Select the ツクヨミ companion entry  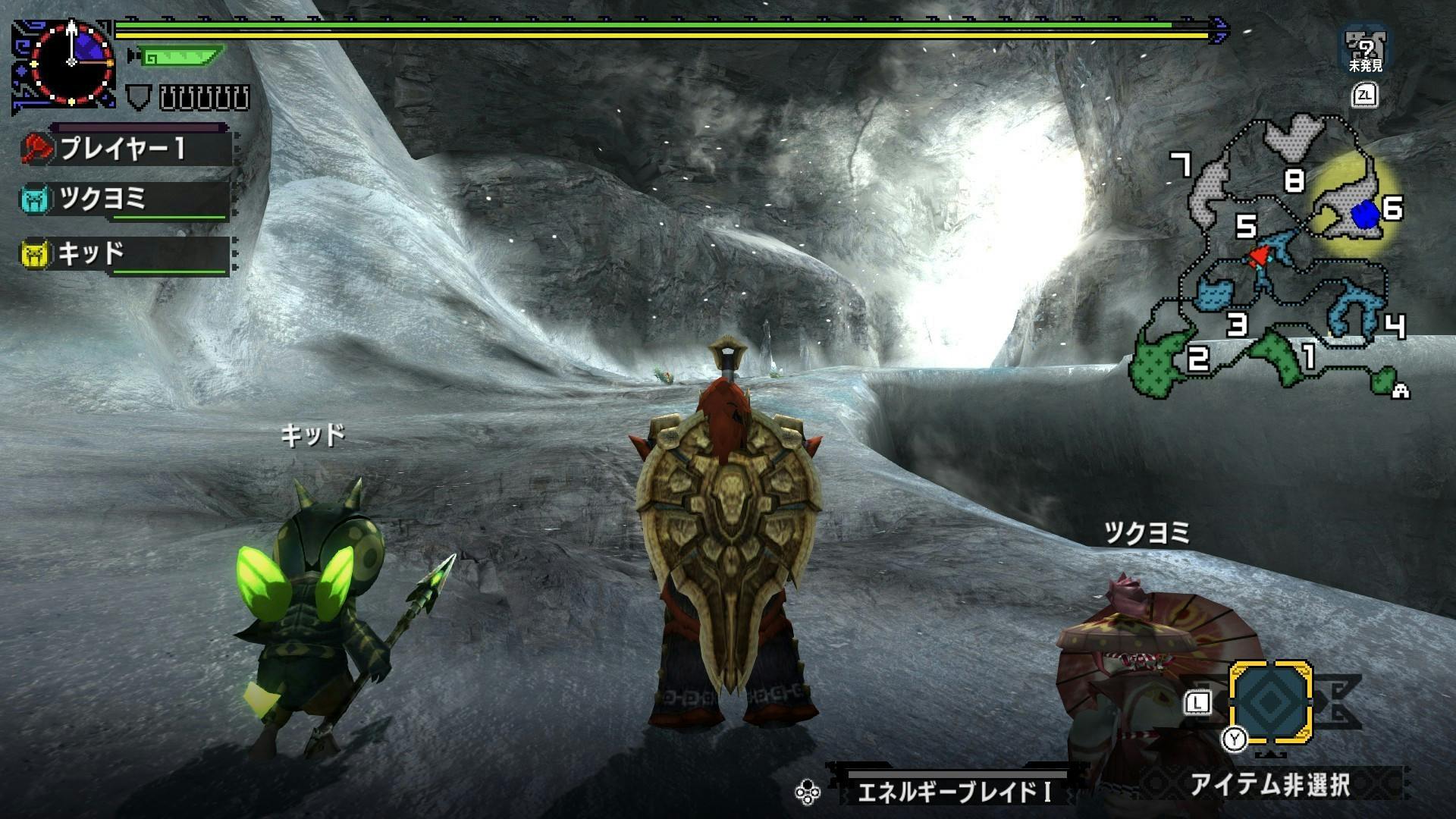(x=125, y=200)
